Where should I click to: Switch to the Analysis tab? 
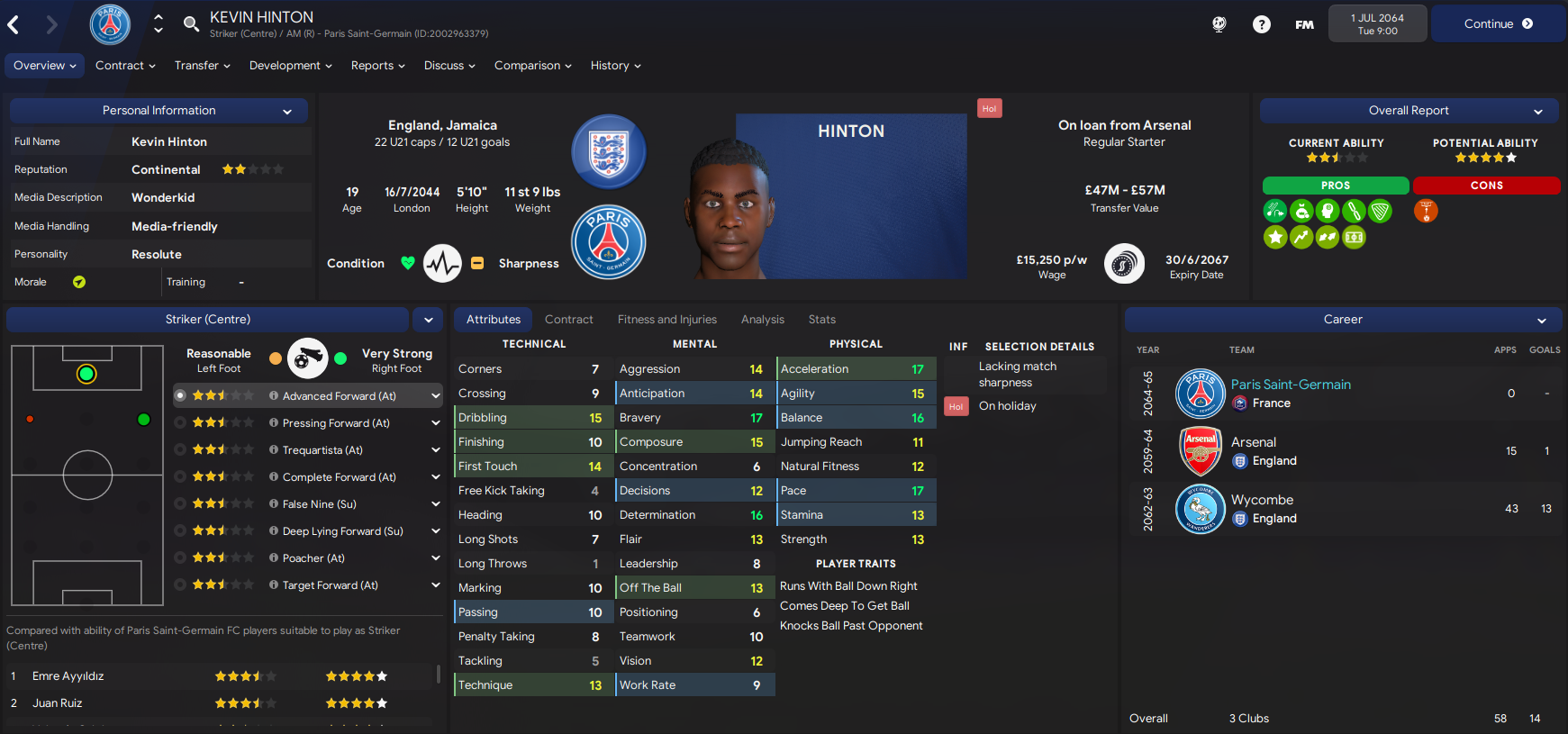762,320
